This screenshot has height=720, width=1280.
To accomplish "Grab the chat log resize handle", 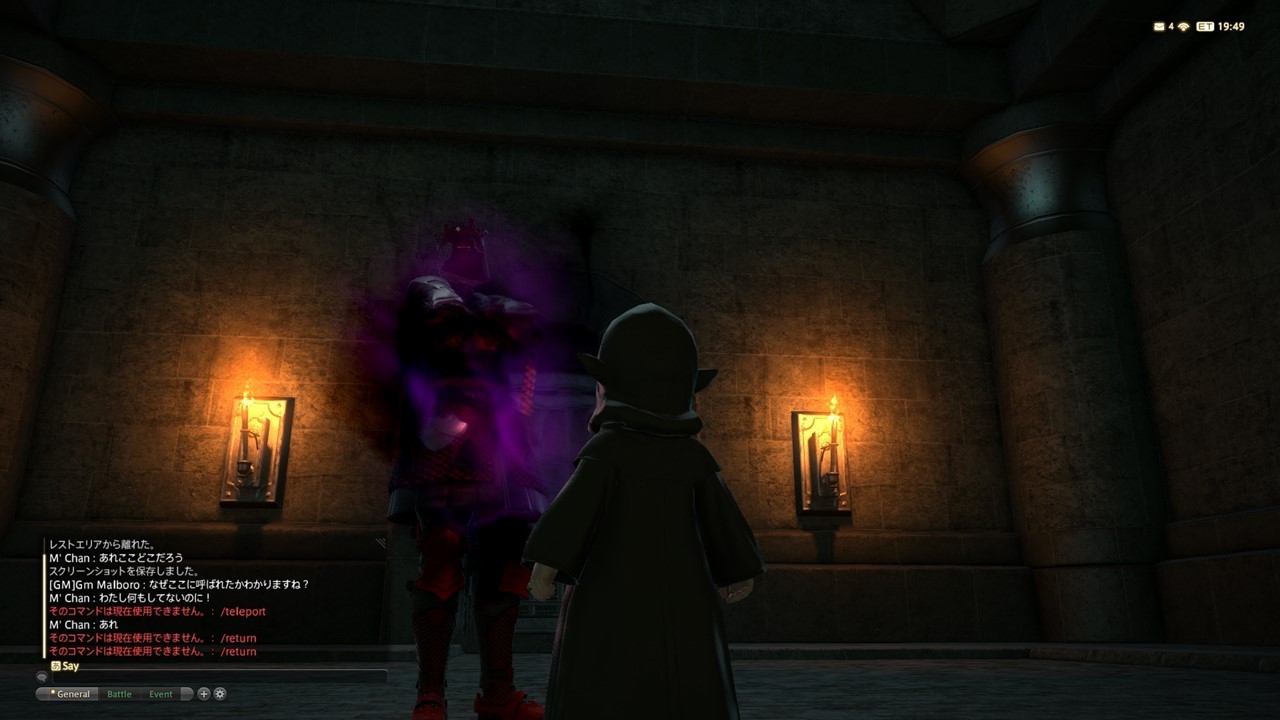I will (x=381, y=543).
